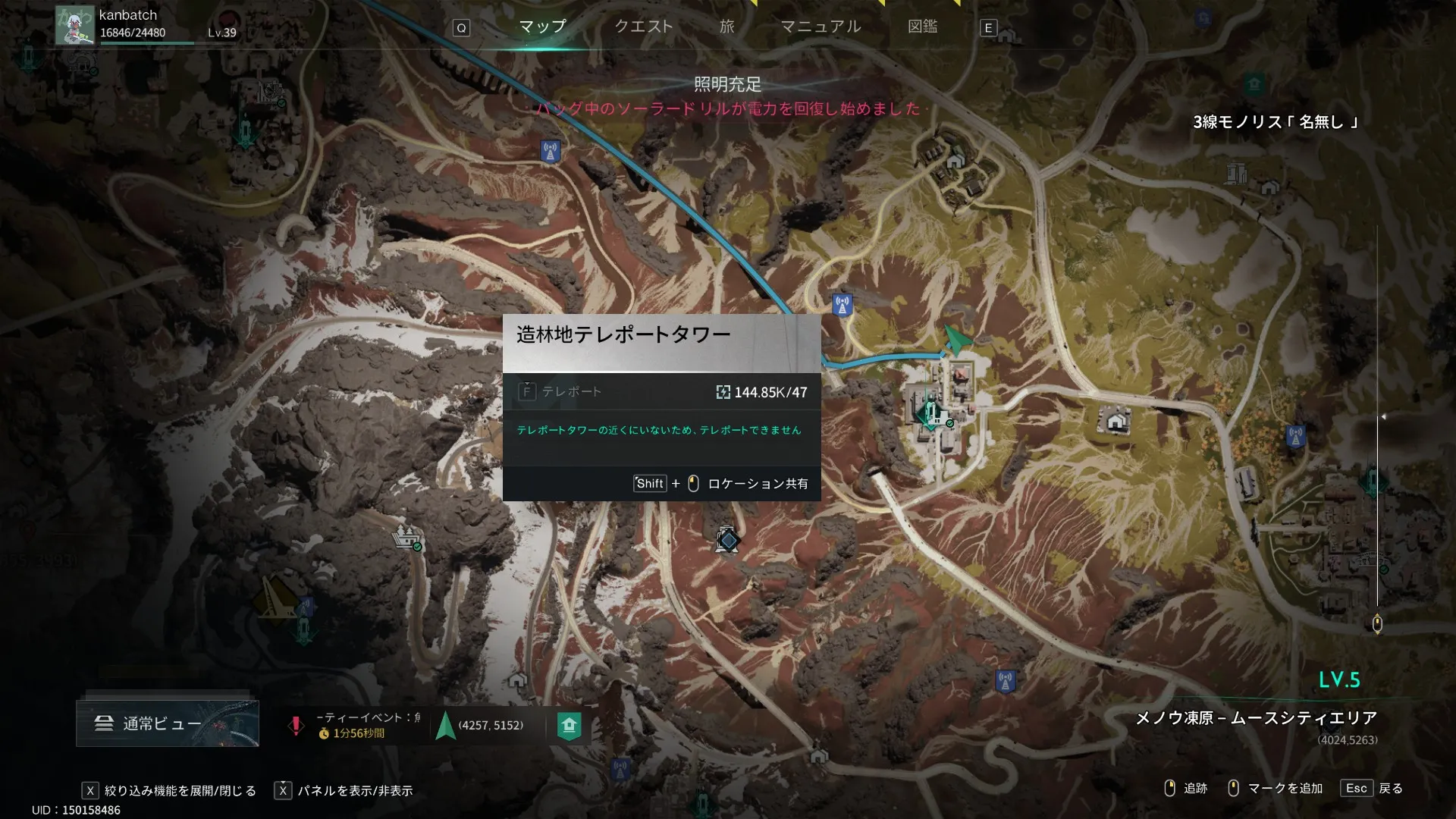Click the green home base button
The image size is (1456, 819).
pos(569,726)
